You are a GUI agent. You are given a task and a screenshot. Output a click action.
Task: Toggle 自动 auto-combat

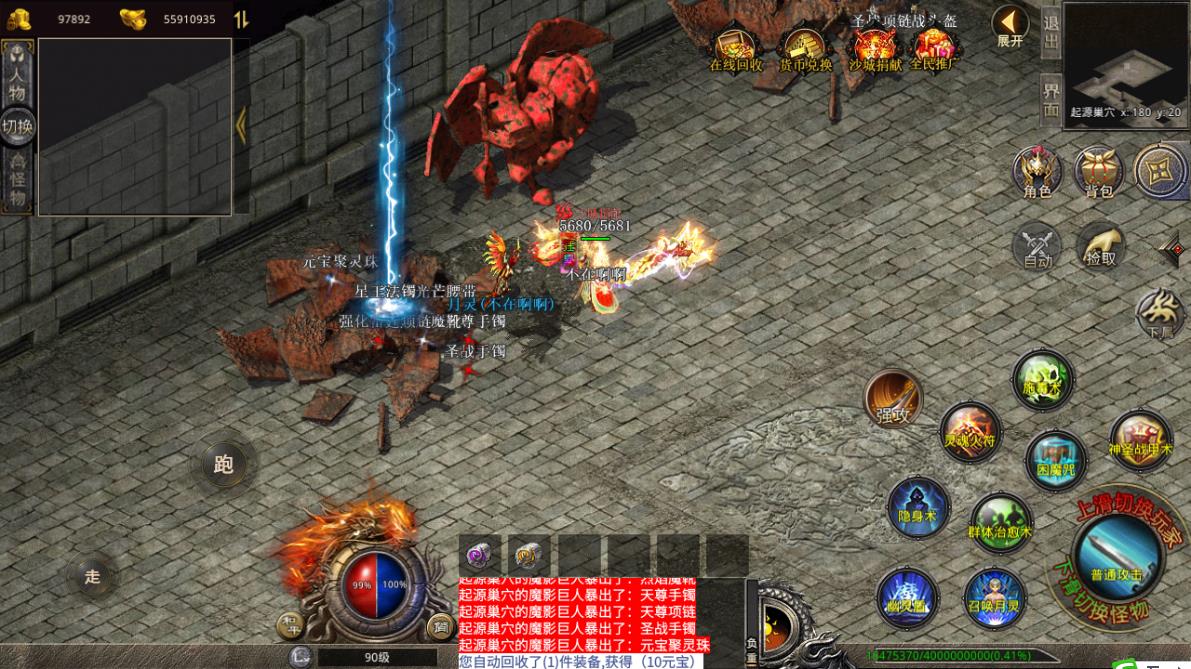(1037, 247)
